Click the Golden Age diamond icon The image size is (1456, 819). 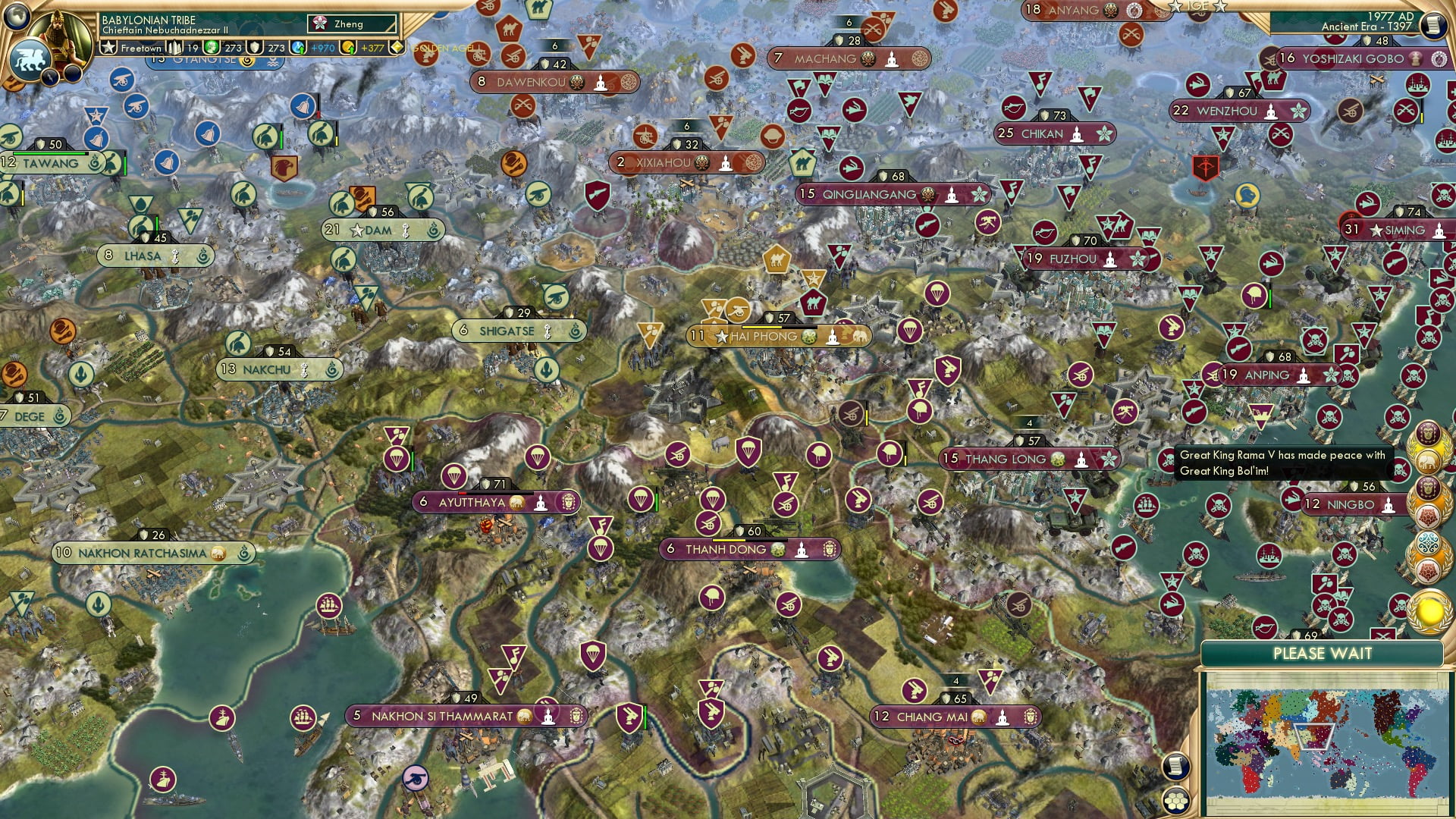(x=397, y=47)
